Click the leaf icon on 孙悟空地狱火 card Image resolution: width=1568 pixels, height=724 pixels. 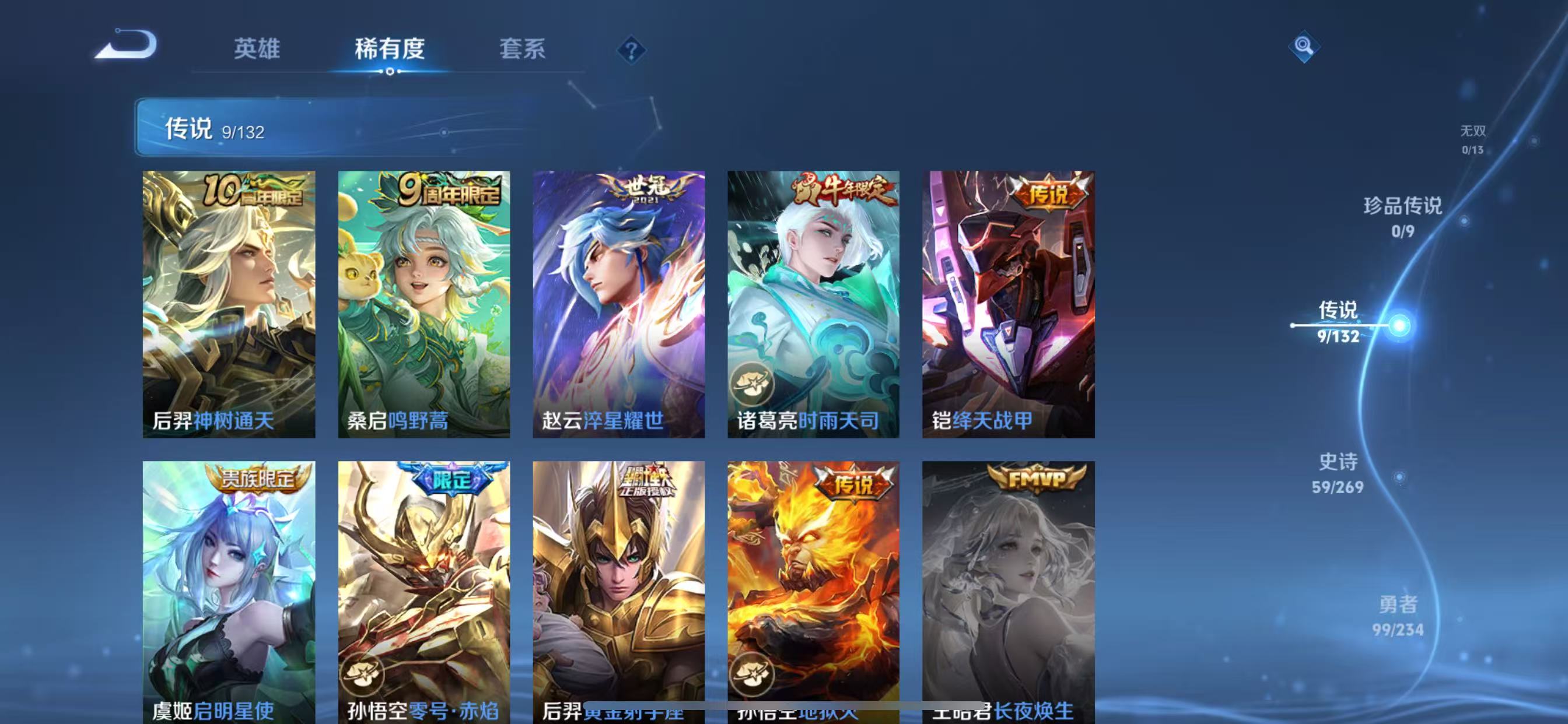[753, 673]
